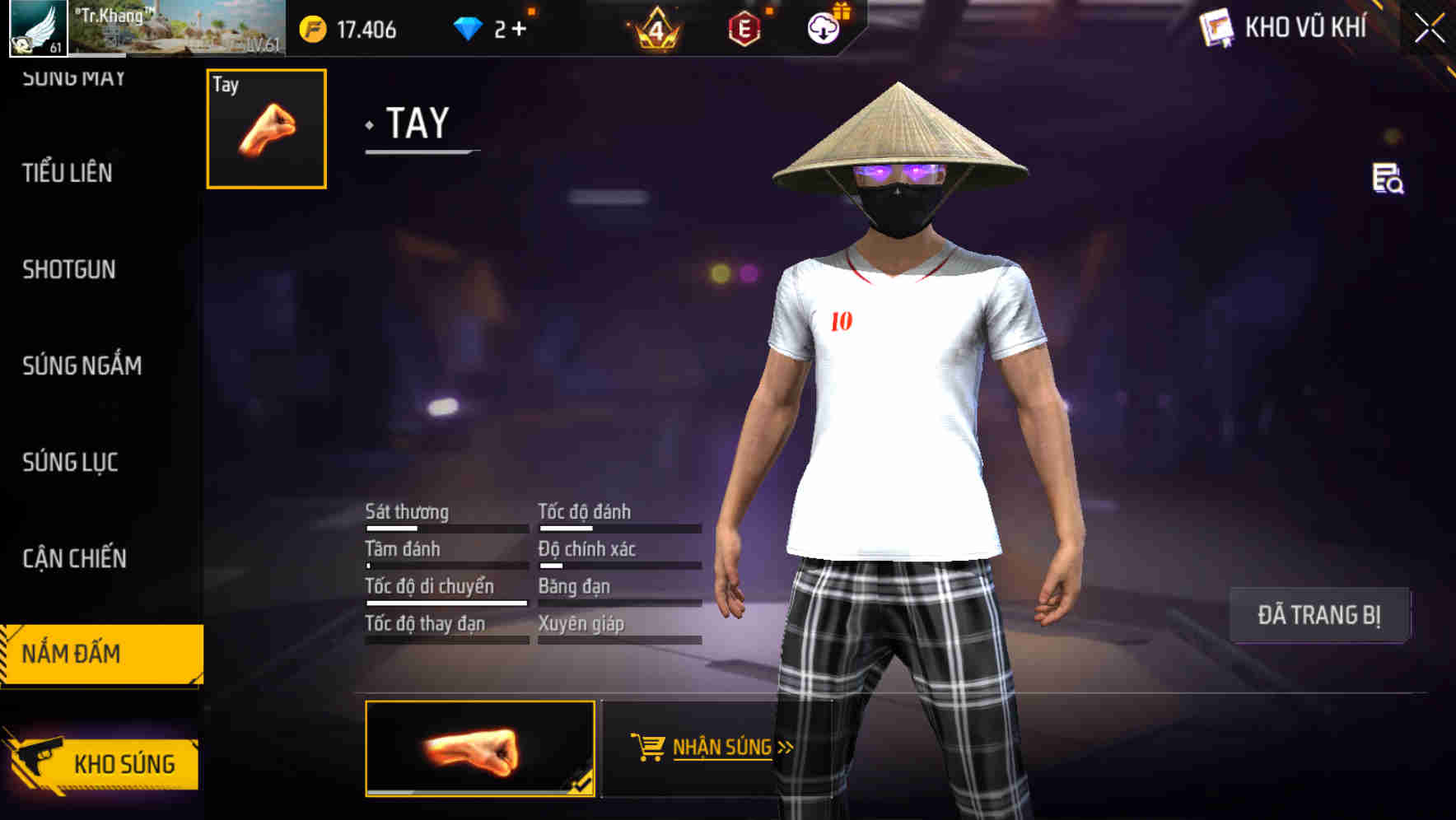Click the cloud download gift icon
Image resolution: width=1456 pixels, height=820 pixels.
[824, 28]
